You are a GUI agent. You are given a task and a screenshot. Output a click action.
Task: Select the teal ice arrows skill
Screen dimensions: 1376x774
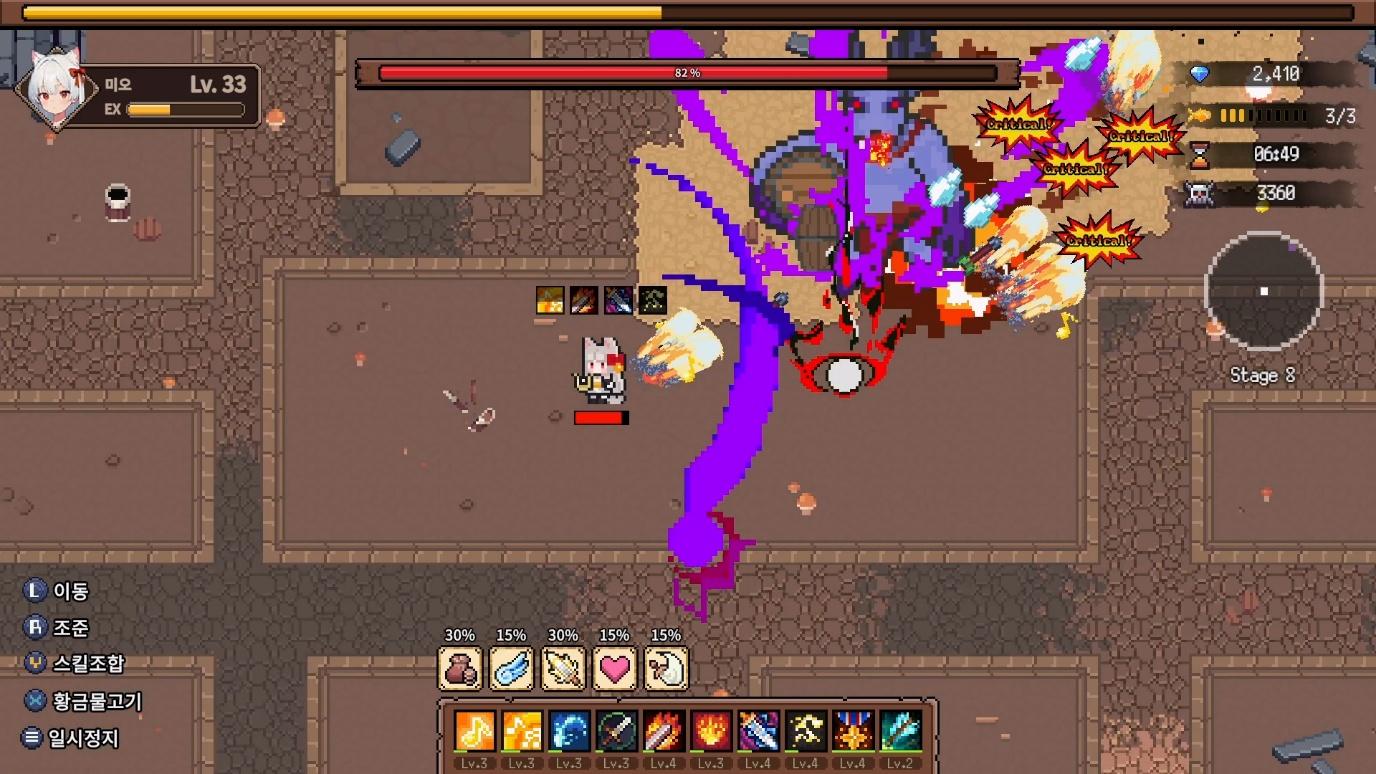click(900, 731)
